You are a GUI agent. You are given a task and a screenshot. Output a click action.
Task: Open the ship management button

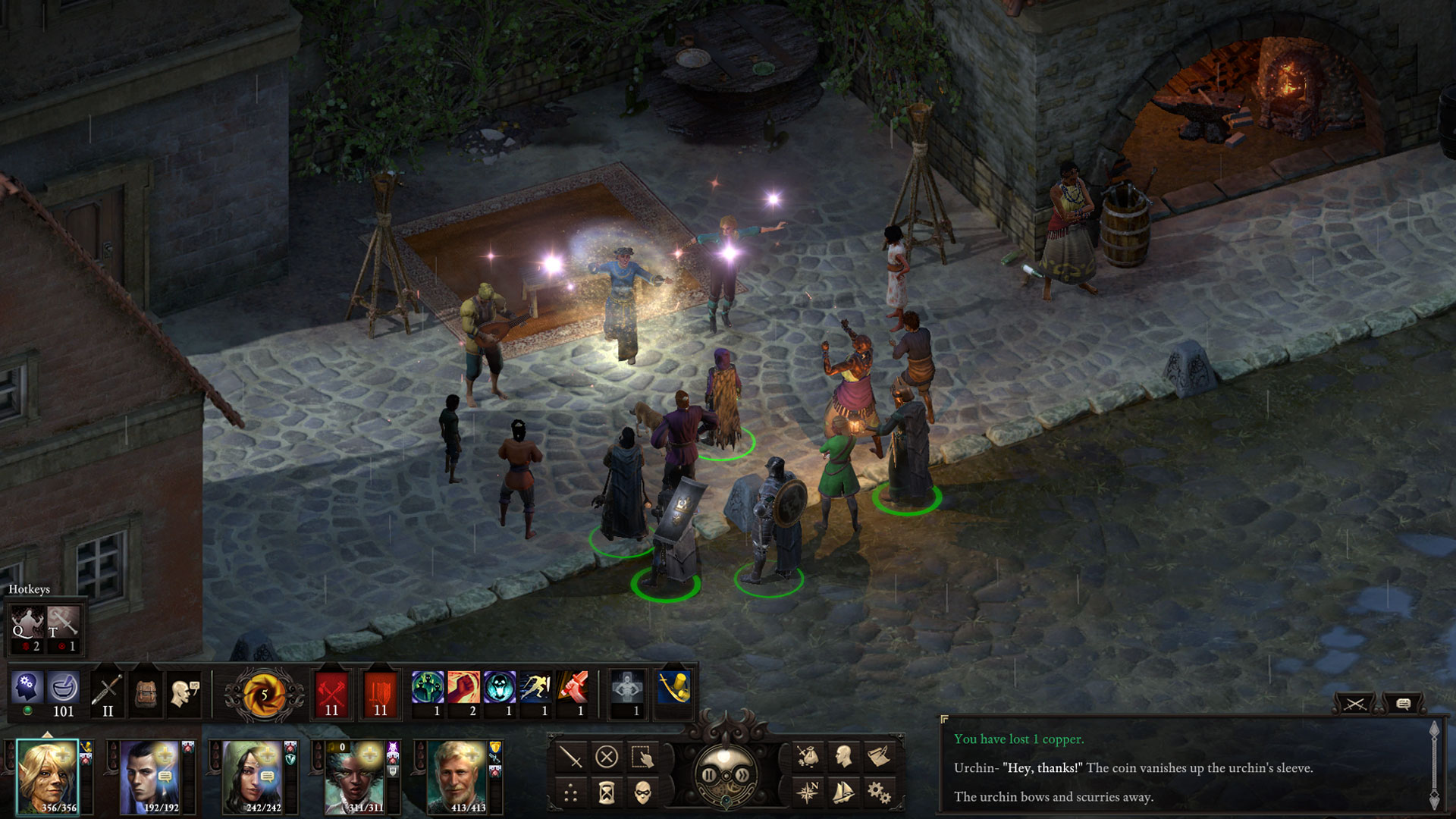pyautogui.click(x=843, y=792)
